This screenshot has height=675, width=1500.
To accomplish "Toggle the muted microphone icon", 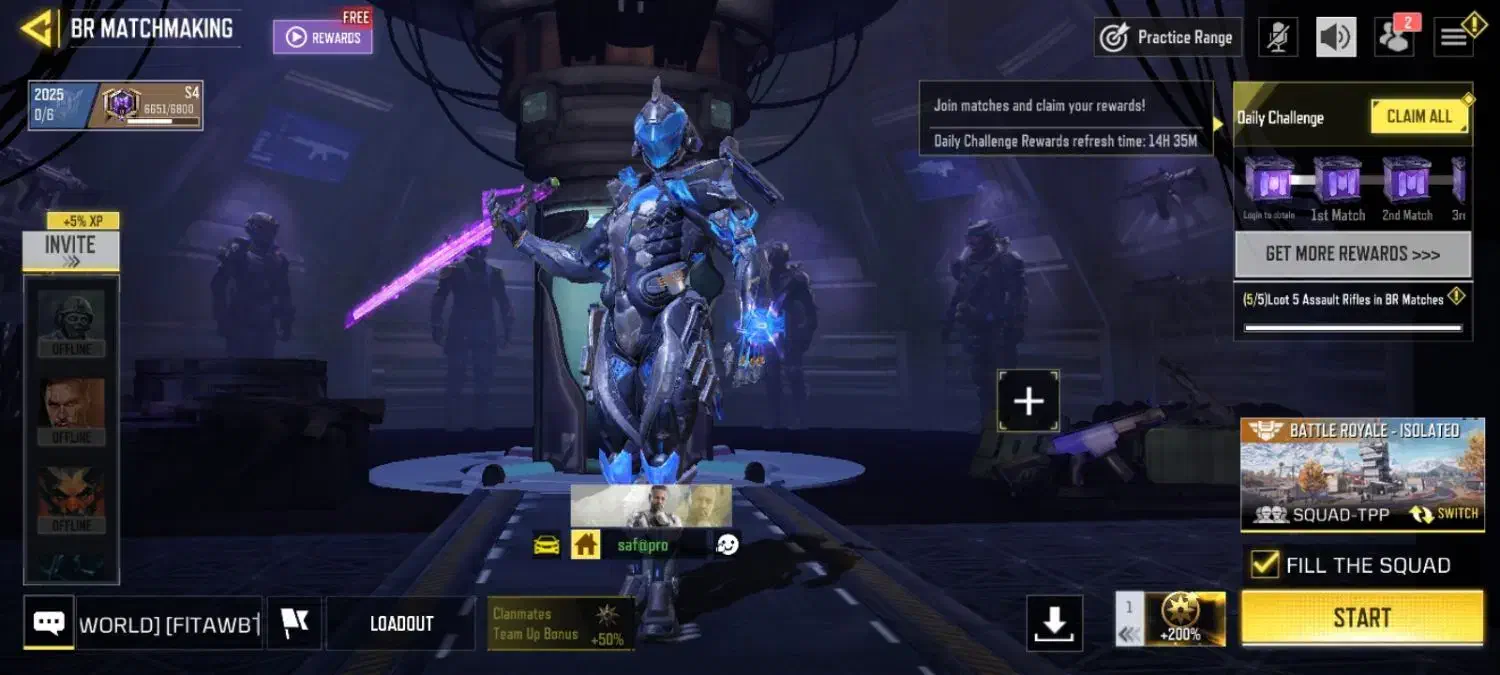I will 1277,37.
